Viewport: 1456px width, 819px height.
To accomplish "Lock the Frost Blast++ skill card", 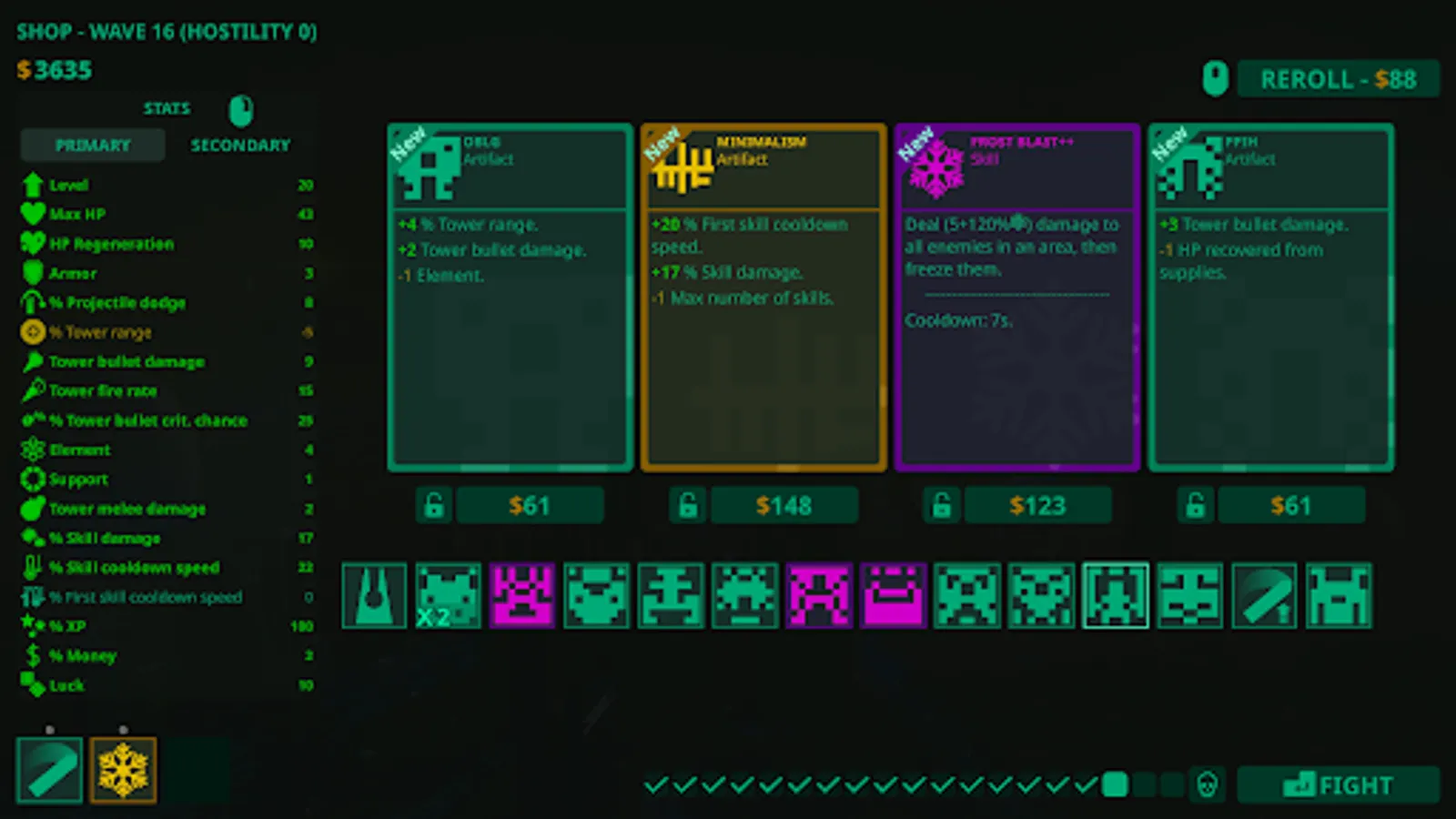I will click(942, 505).
